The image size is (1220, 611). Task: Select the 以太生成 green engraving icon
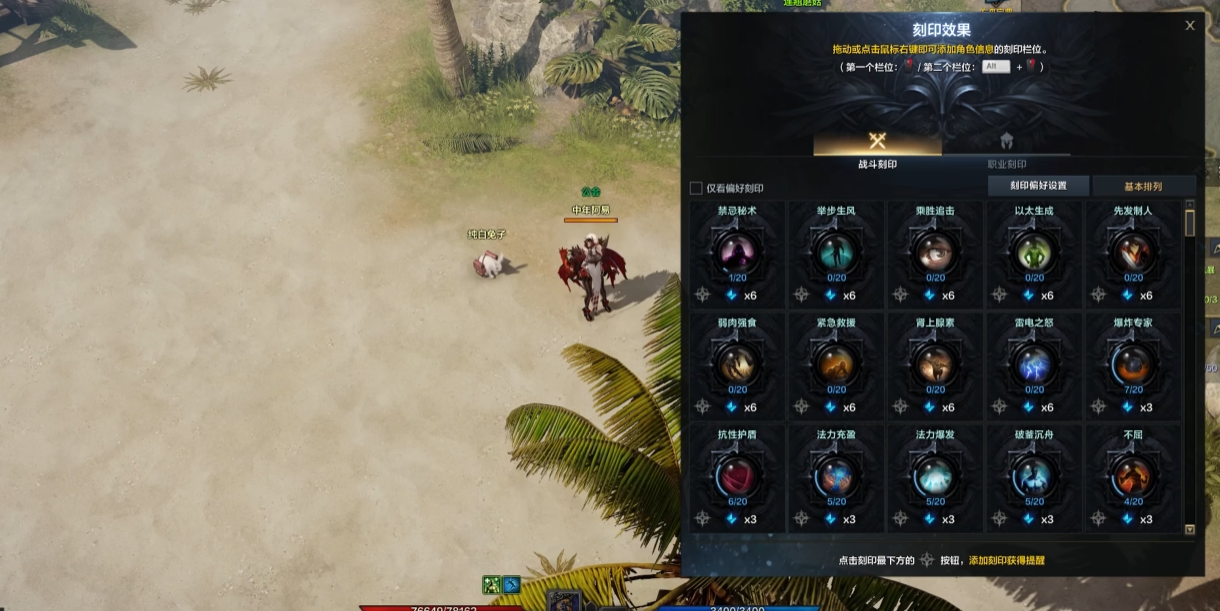(1034, 252)
